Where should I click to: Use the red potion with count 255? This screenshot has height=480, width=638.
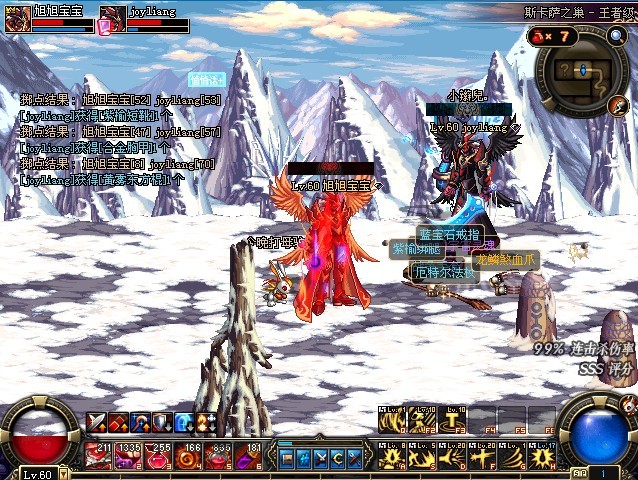[x=158, y=456]
